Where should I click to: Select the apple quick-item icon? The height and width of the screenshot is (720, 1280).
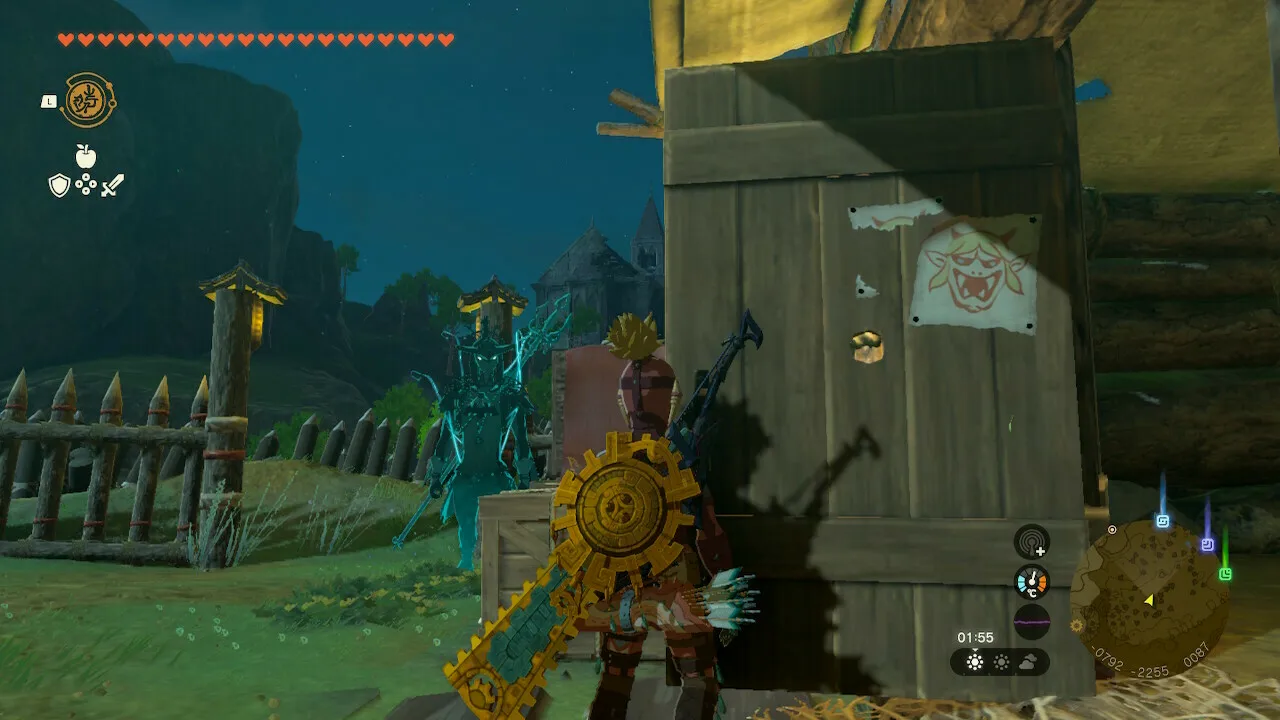[x=86, y=156]
